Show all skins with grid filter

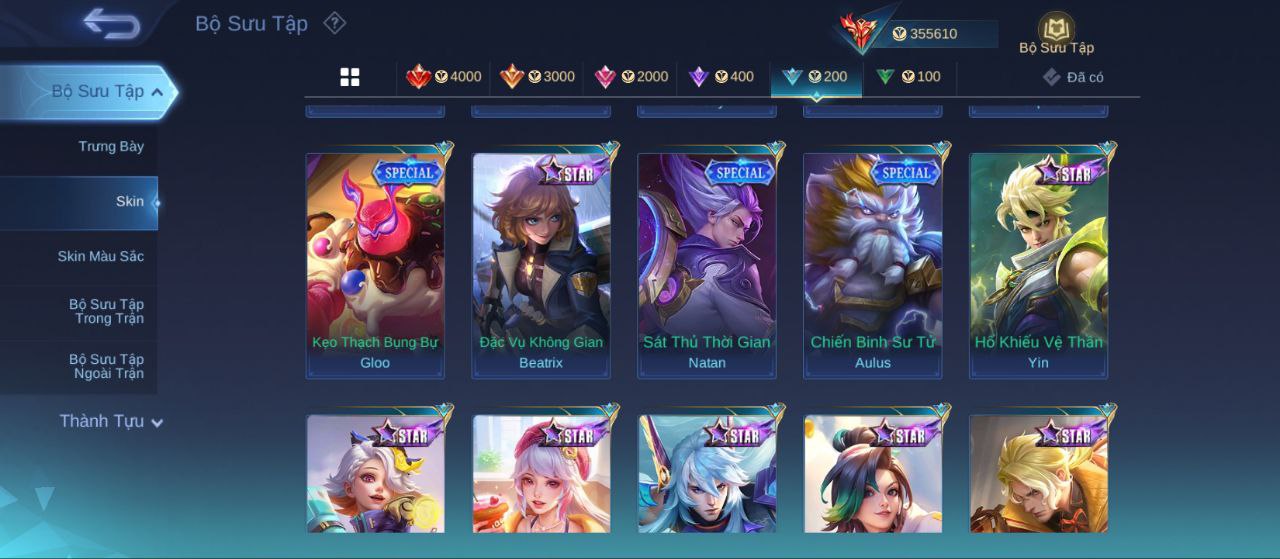click(350, 77)
